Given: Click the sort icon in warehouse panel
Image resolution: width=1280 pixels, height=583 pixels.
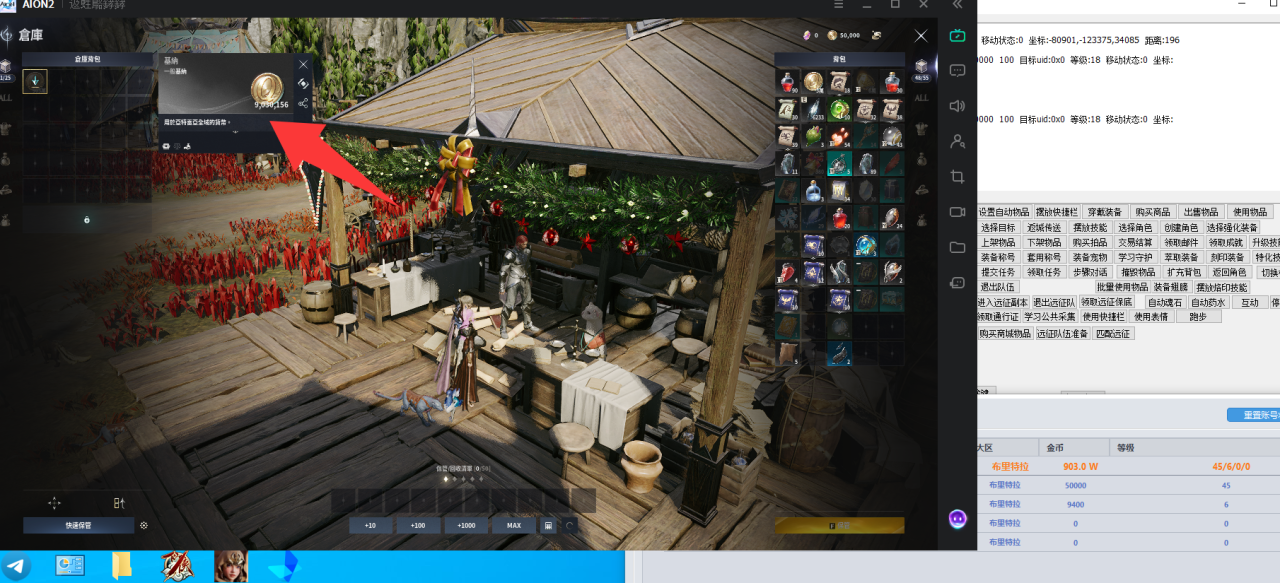Looking at the screenshot, I should 119,503.
